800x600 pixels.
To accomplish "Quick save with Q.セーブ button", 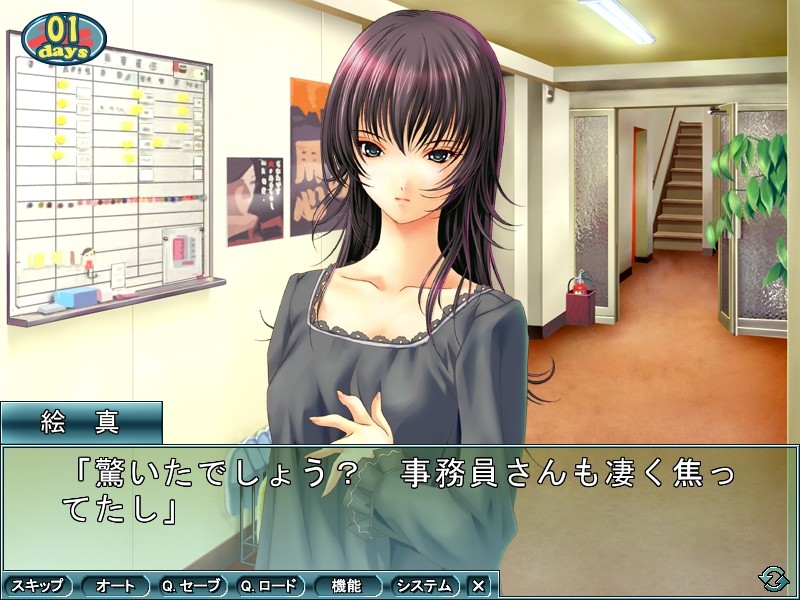I will (x=193, y=586).
